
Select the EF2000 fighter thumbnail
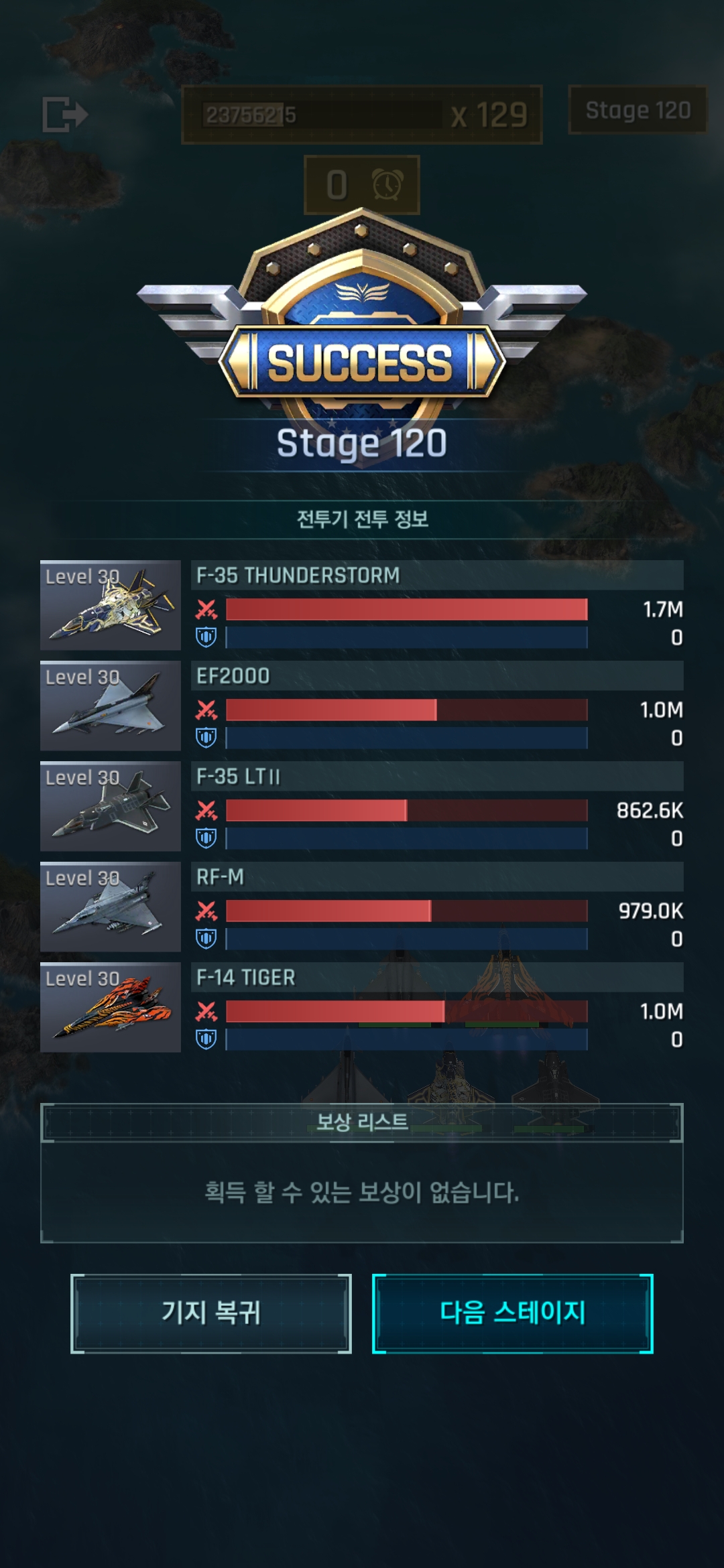point(111,706)
